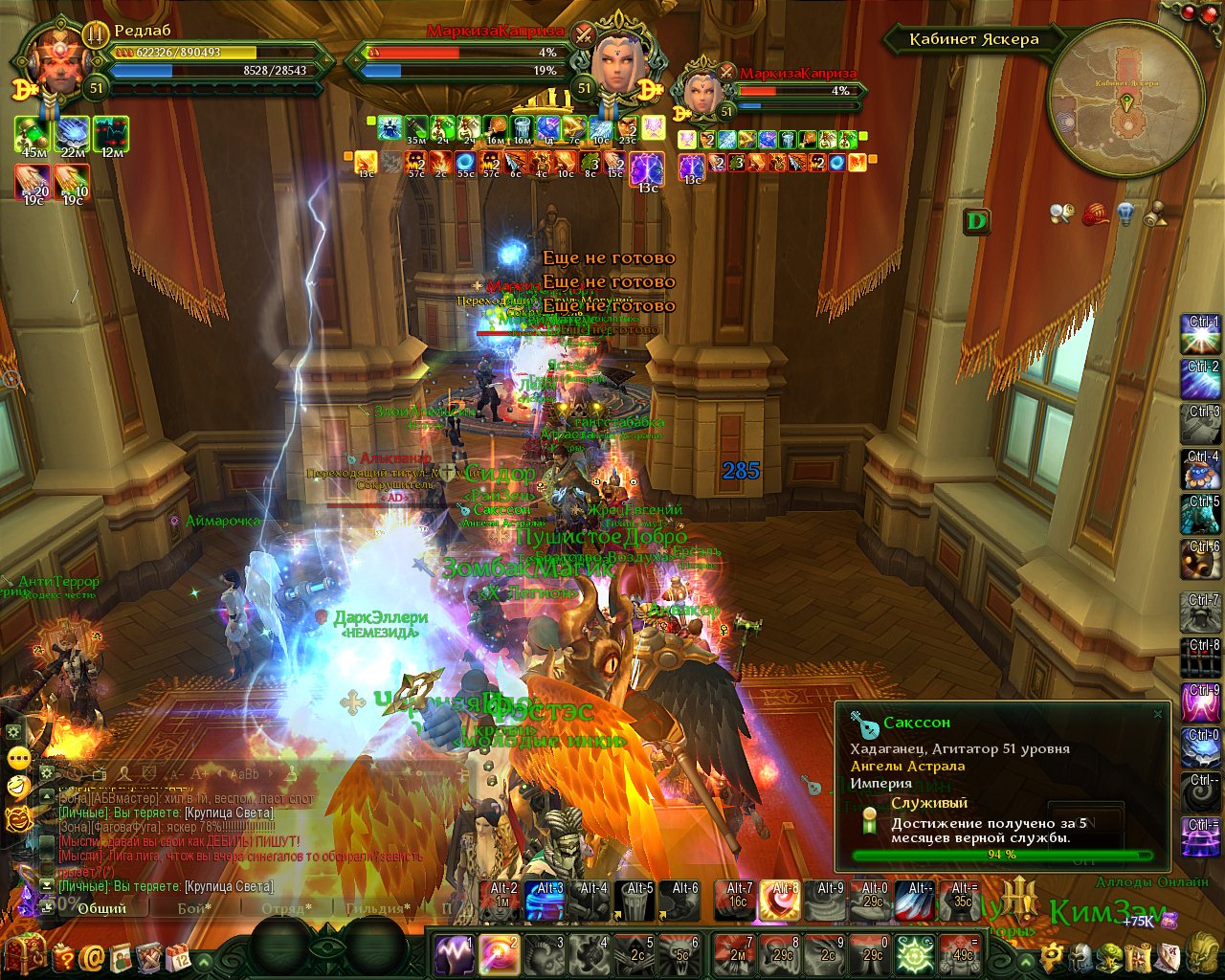Switch to the Общий chat tab

(x=102, y=907)
